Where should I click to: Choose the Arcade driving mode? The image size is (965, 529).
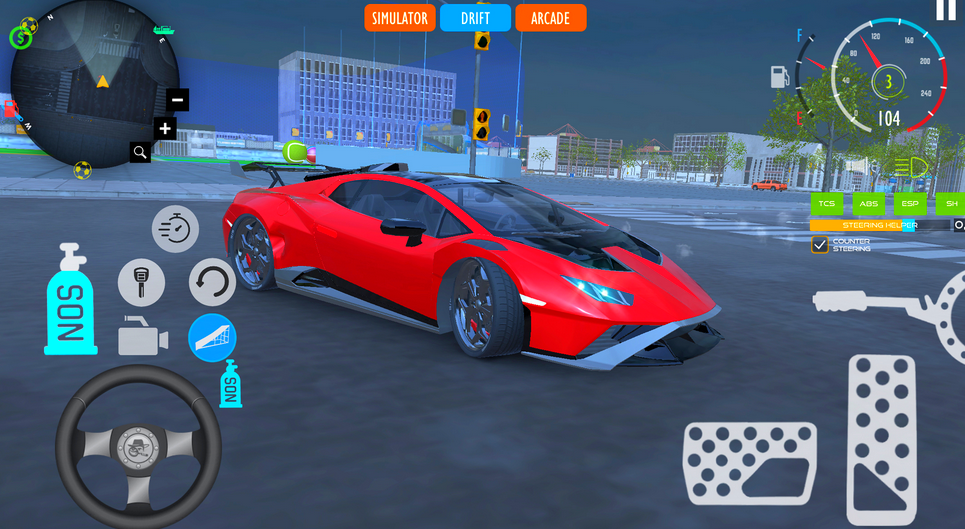(550, 18)
